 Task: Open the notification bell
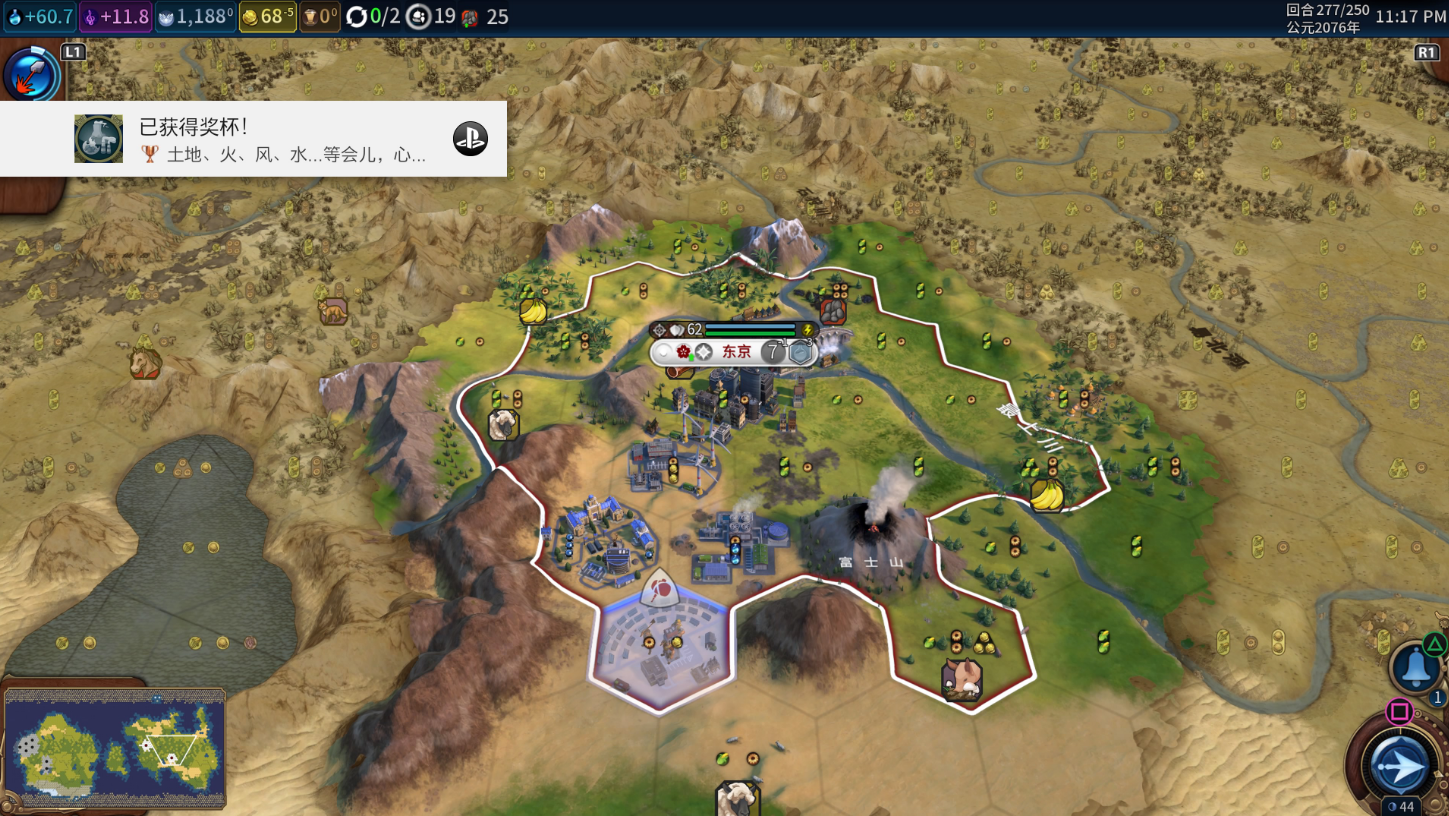[1415, 667]
